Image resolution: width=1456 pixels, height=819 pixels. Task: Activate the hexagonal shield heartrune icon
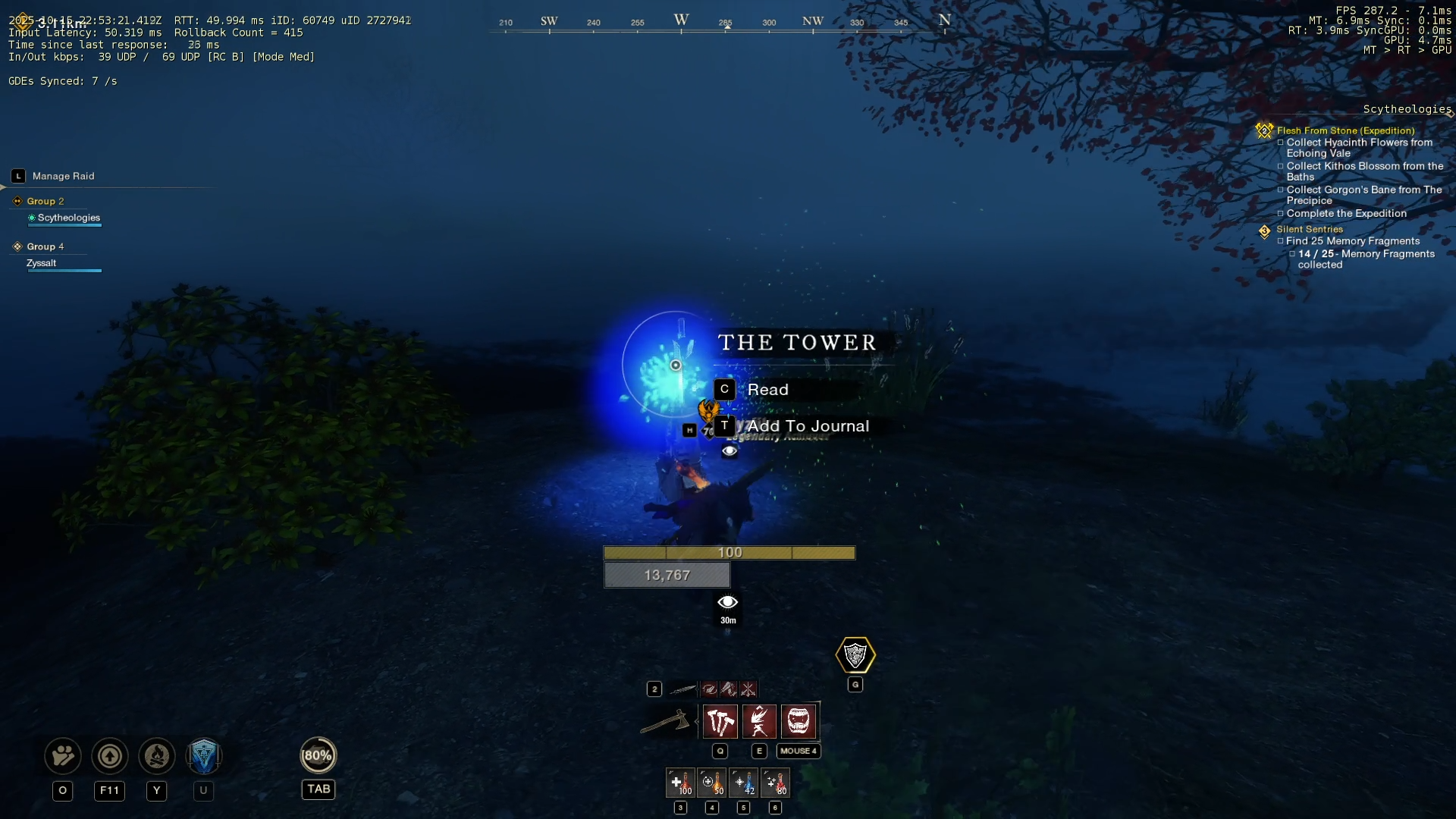(x=855, y=655)
